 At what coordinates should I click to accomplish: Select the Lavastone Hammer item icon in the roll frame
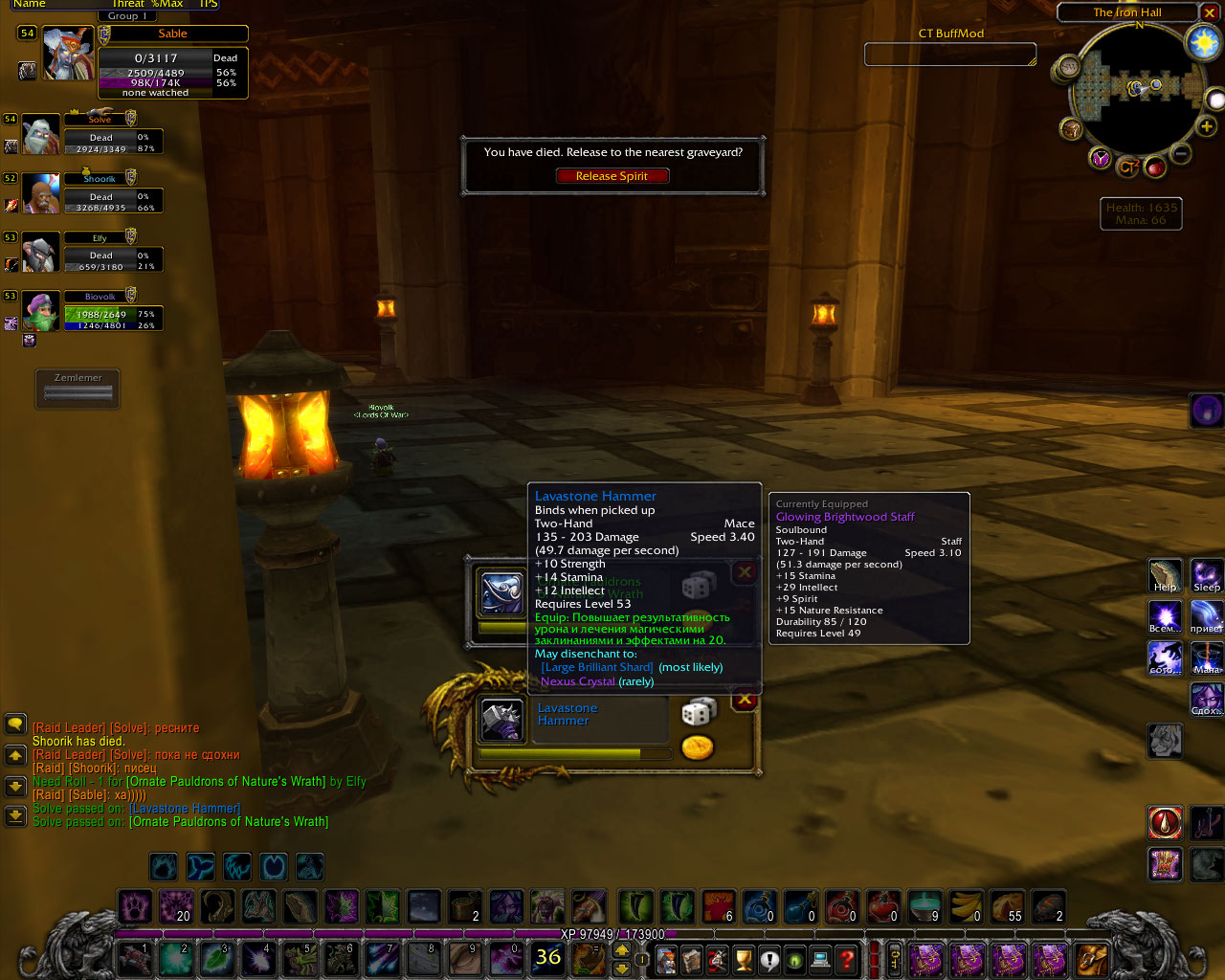point(501,721)
